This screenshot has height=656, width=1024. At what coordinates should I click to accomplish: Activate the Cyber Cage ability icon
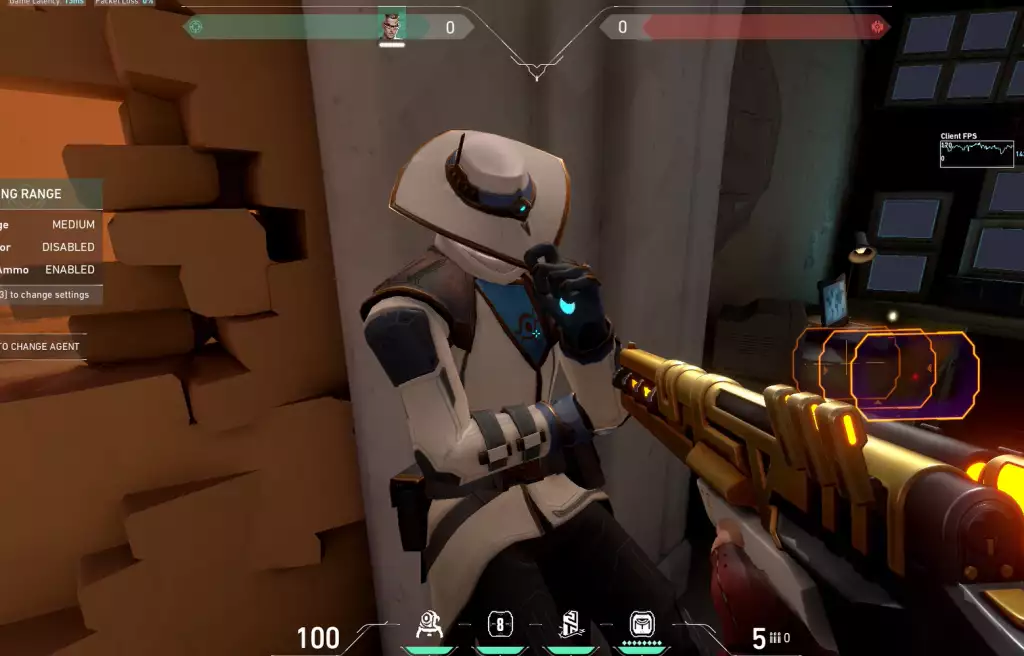pyautogui.click(x=501, y=626)
